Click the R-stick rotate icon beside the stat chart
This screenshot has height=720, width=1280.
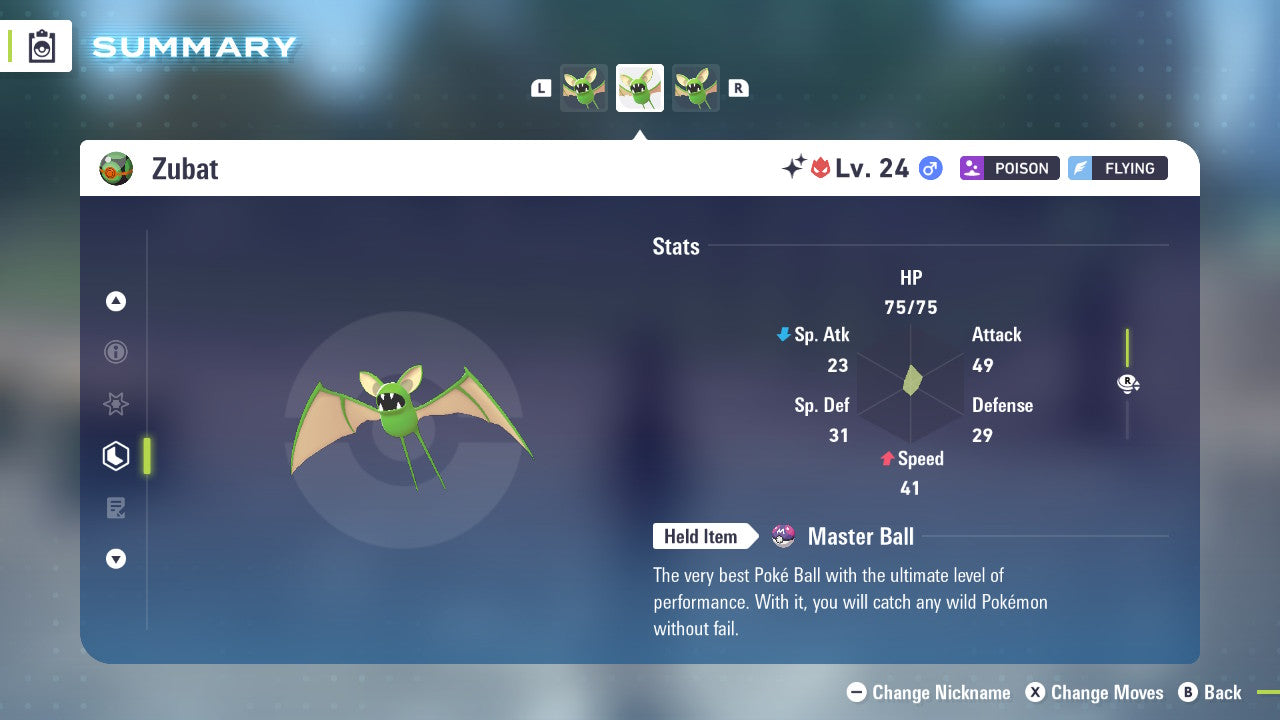click(x=1128, y=383)
